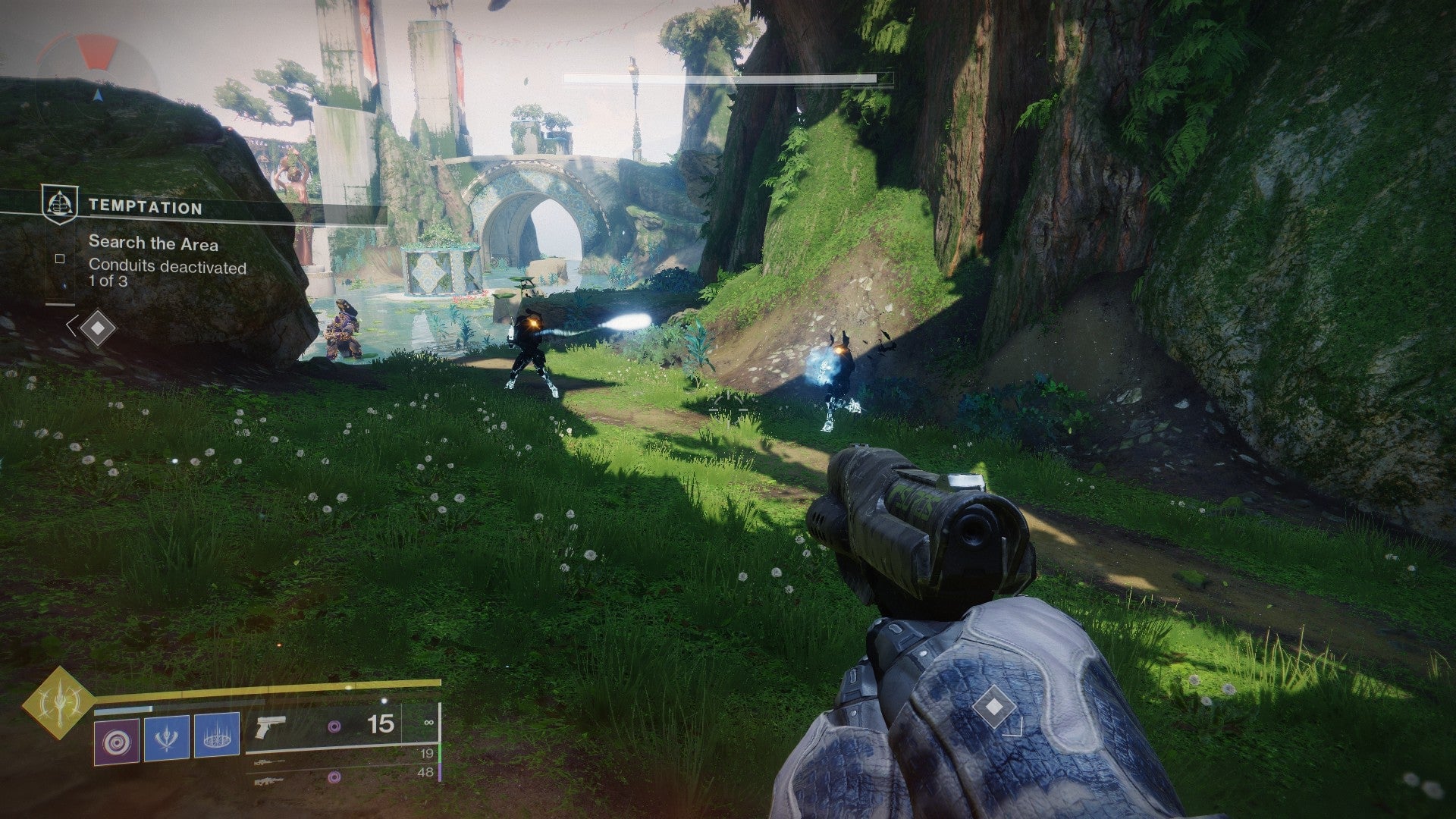Viewport: 1456px width, 819px height.
Task: Click the purple ammo indicator next to sidearm
Action: (334, 726)
